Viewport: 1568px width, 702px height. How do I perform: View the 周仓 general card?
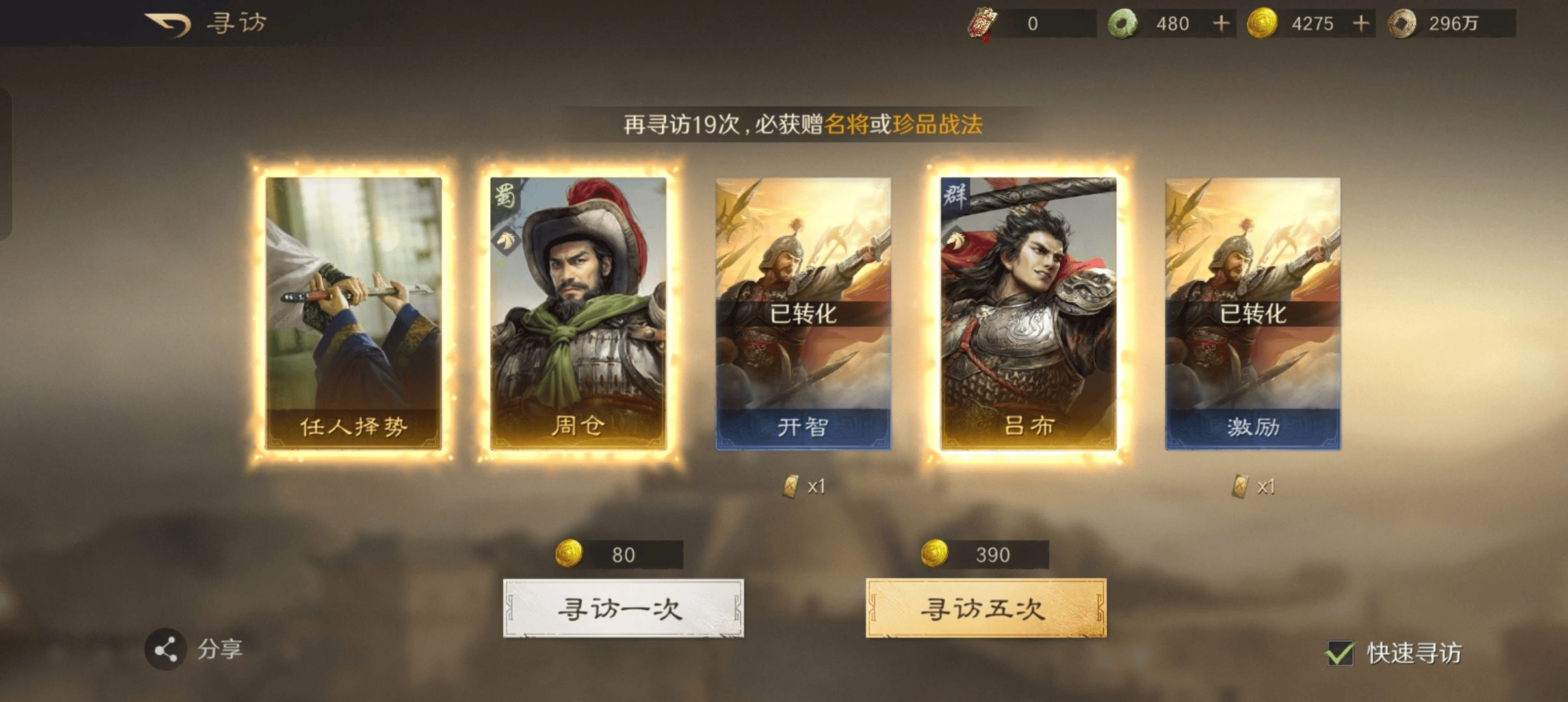pos(578,313)
